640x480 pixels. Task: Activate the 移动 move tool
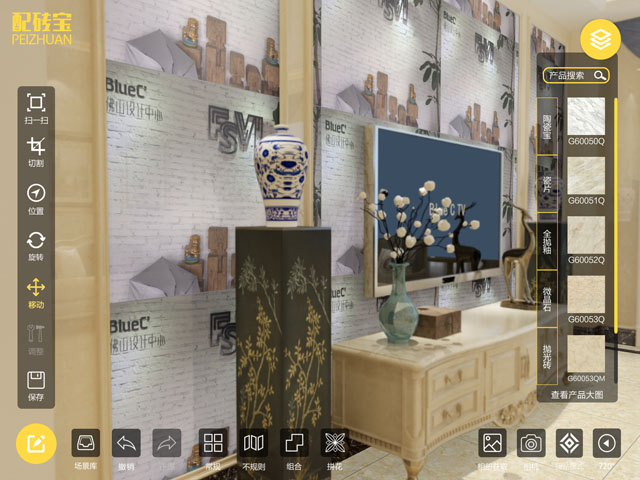click(x=36, y=291)
